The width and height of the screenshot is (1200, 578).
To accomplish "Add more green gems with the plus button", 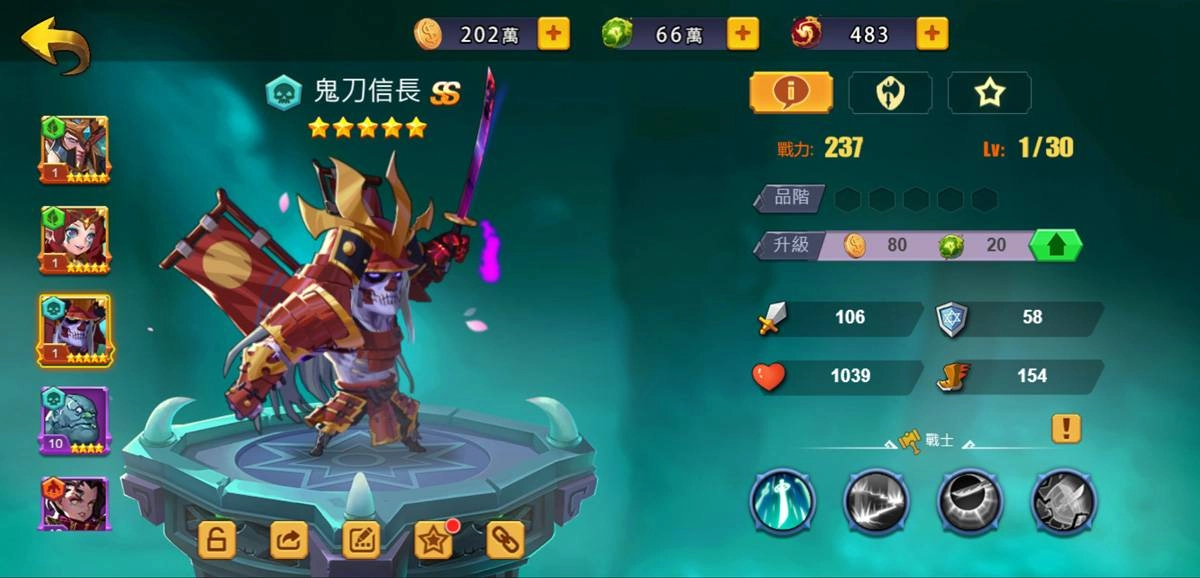I will (741, 34).
